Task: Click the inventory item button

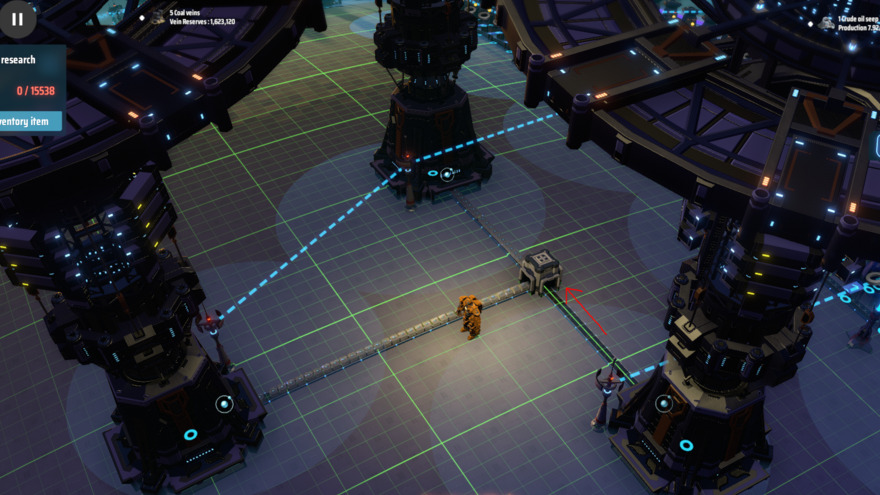Action: point(28,122)
